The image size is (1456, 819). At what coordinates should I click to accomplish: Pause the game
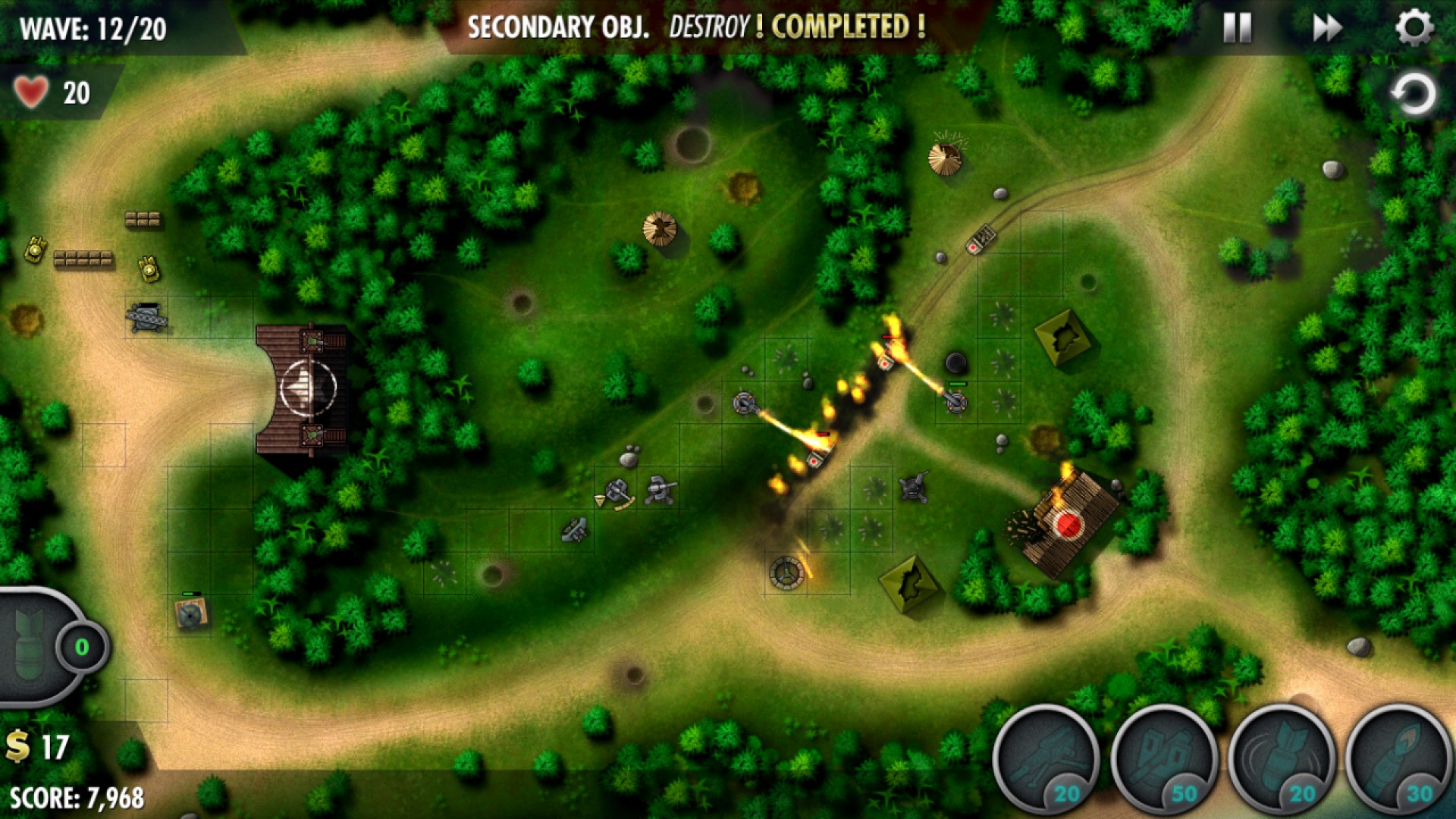[1238, 27]
